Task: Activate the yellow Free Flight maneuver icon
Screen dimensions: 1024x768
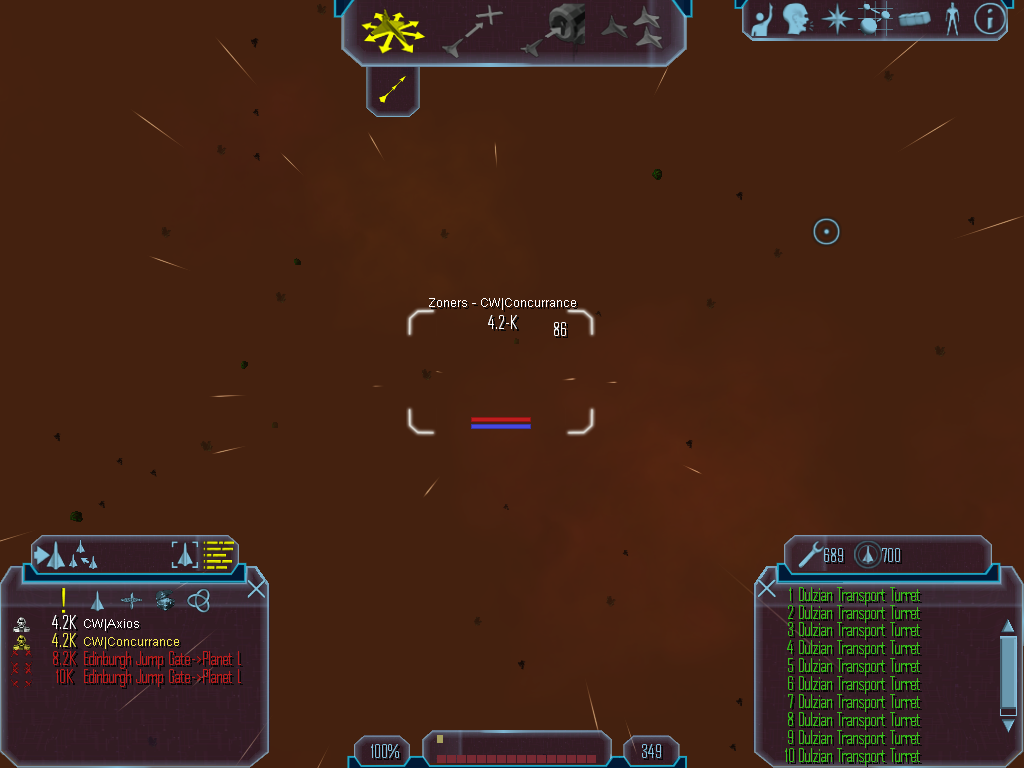Action: point(392,32)
